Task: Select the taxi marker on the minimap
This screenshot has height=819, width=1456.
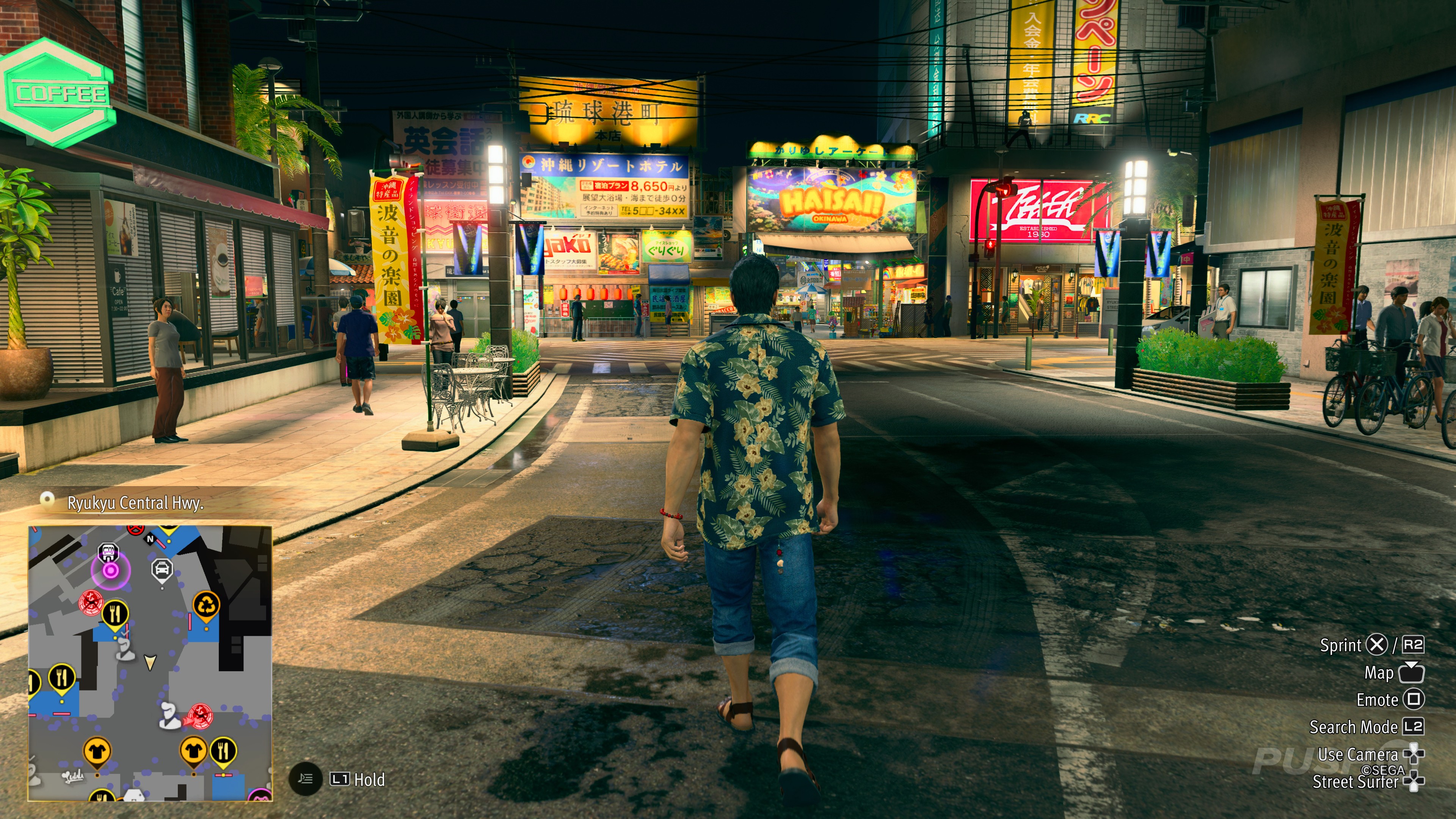Action: click(162, 569)
